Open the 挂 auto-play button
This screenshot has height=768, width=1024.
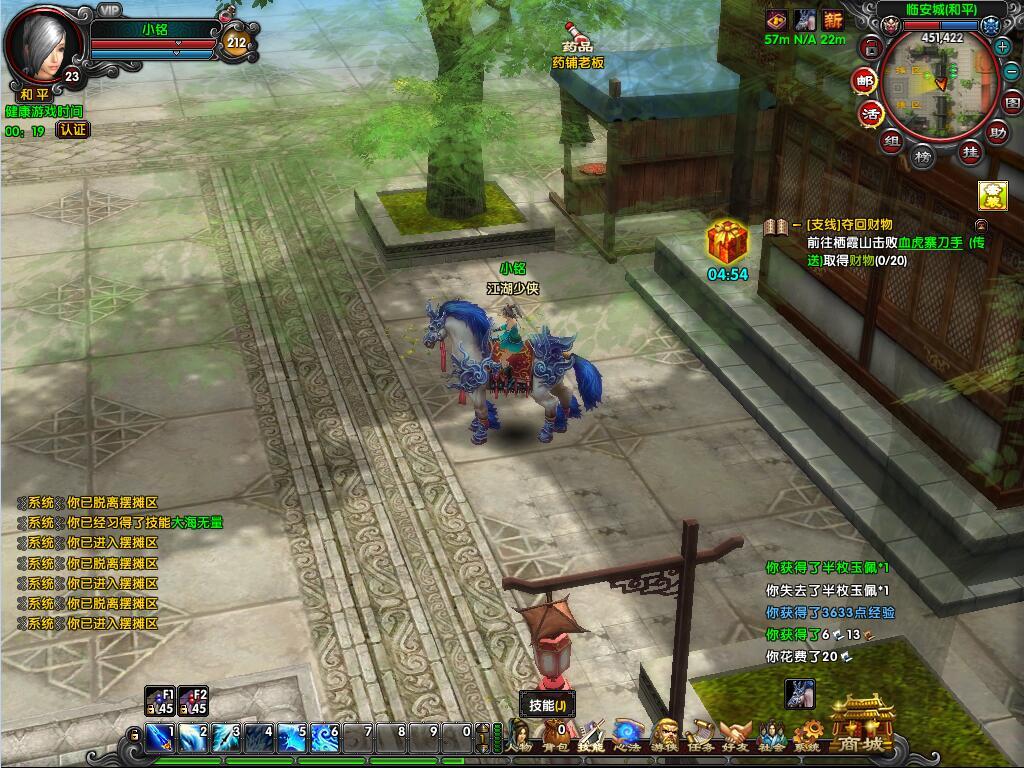(969, 152)
